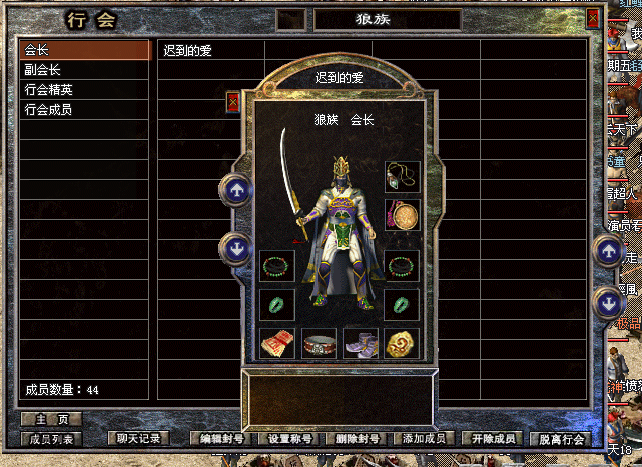Select the necklace equipment slot
Image resolution: width=642 pixels, height=467 pixels.
(402, 177)
